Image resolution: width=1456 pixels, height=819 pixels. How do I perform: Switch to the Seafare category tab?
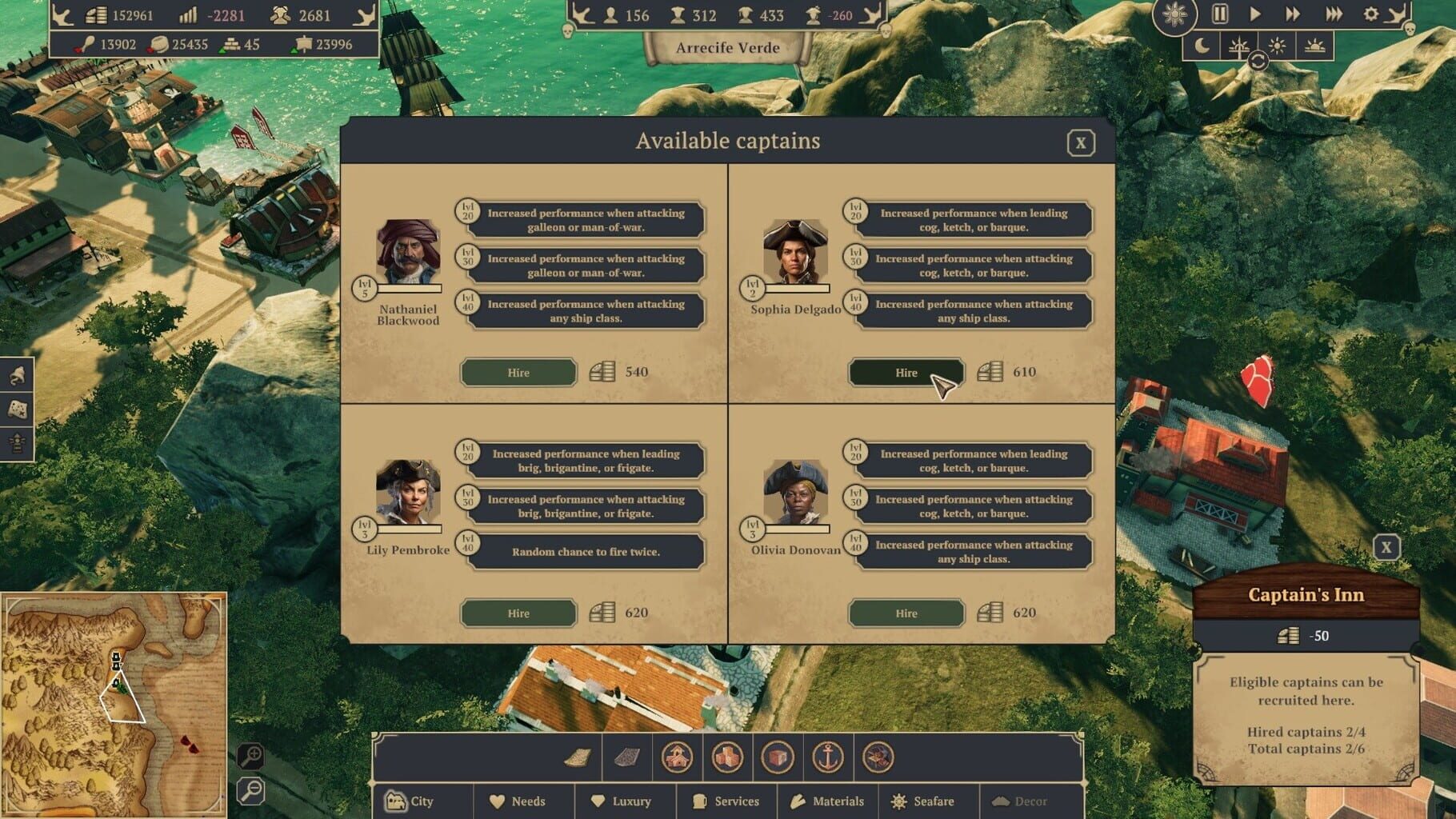click(928, 801)
